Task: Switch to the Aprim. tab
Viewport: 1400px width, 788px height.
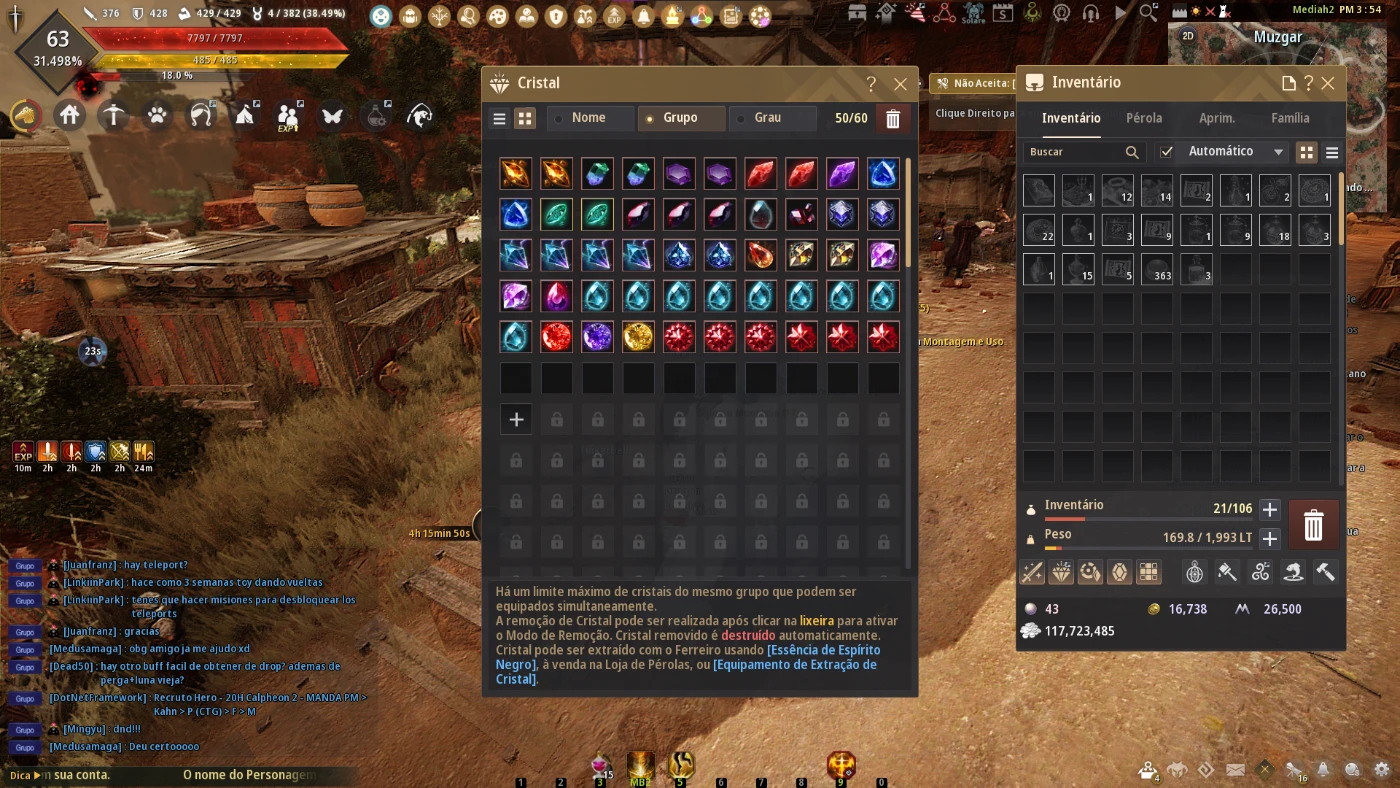Action: 1217,118
